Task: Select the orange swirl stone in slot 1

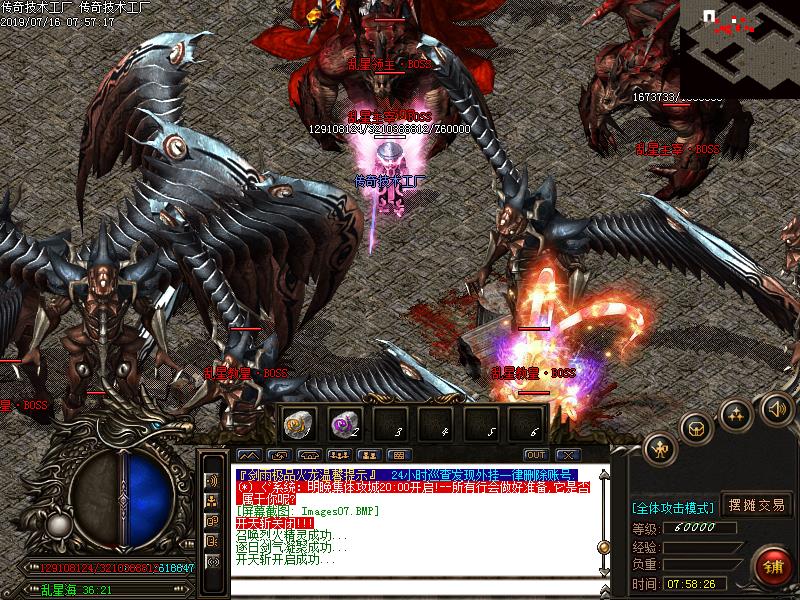Action: coord(297,423)
